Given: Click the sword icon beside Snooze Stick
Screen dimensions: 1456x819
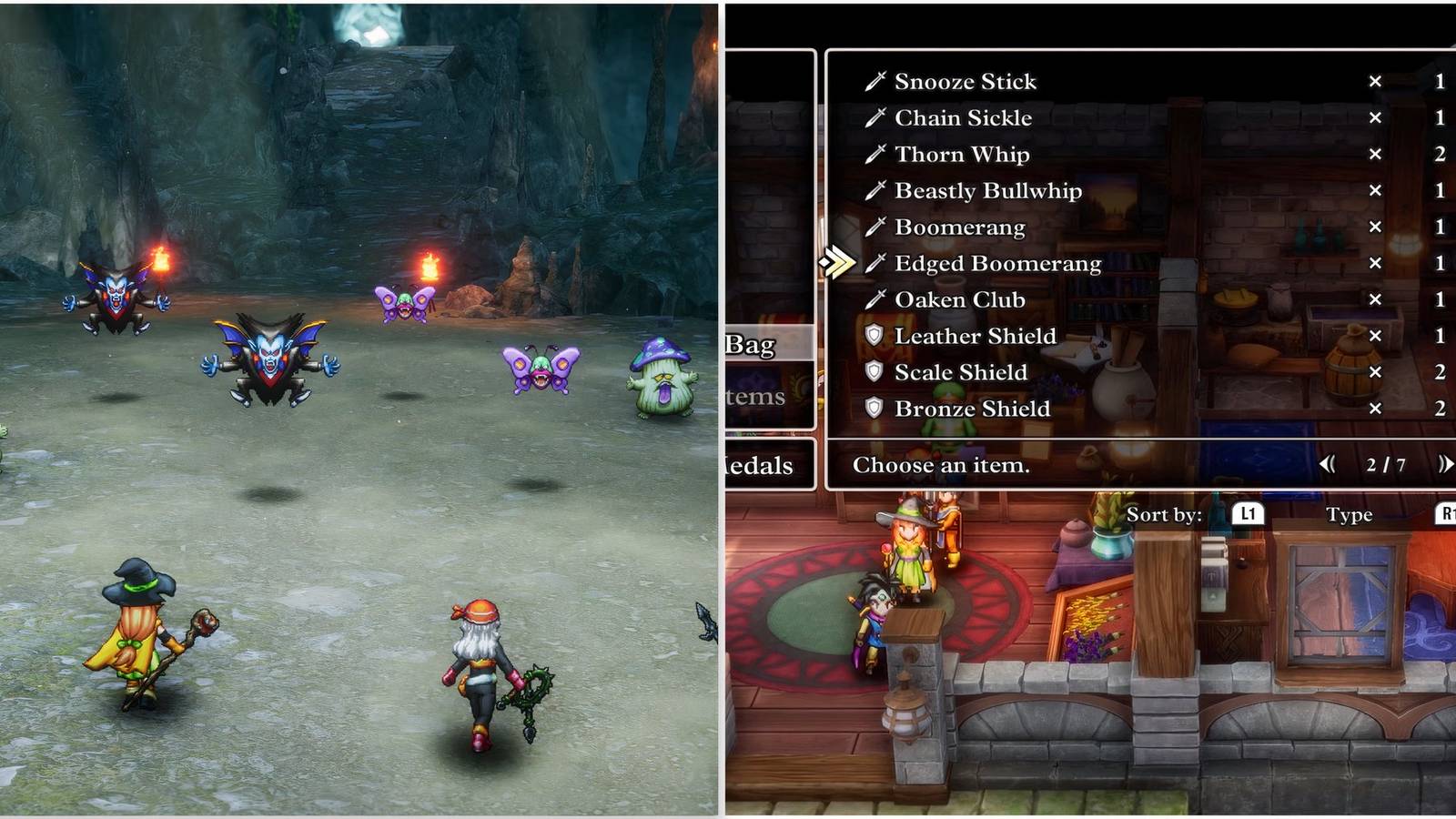Looking at the screenshot, I should pos(873,81).
